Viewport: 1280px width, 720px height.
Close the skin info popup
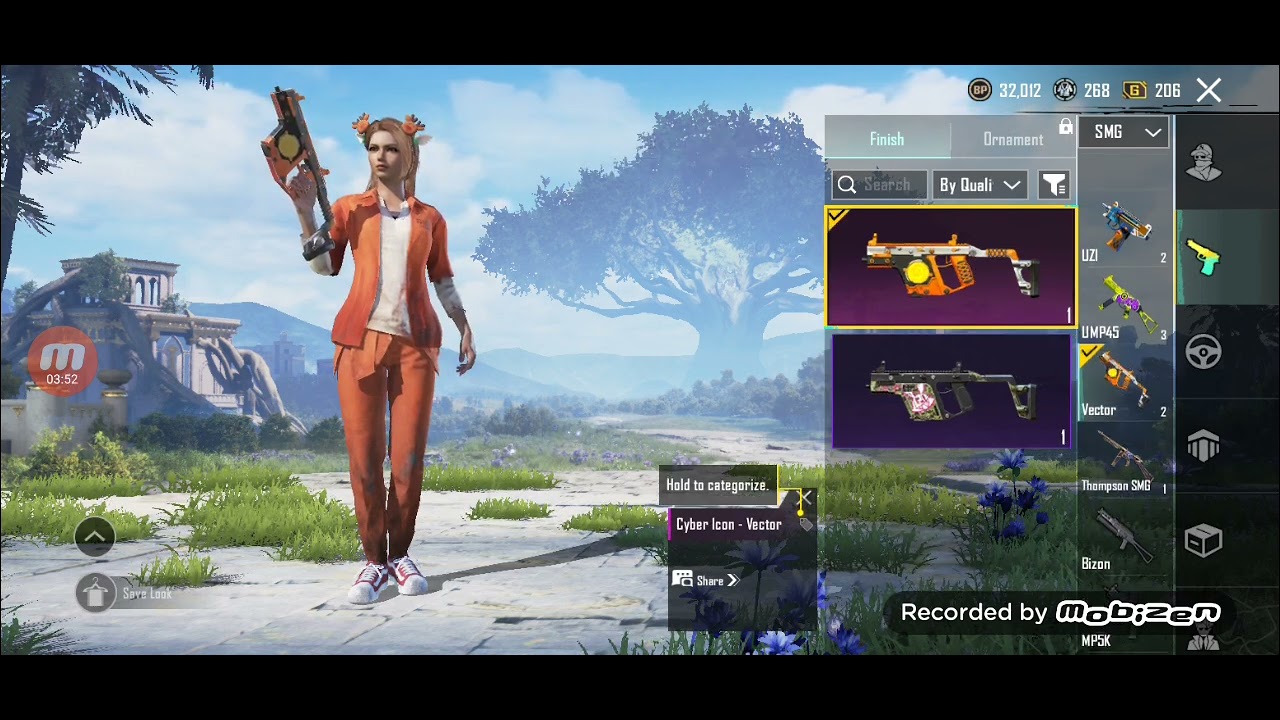pyautogui.click(x=805, y=497)
